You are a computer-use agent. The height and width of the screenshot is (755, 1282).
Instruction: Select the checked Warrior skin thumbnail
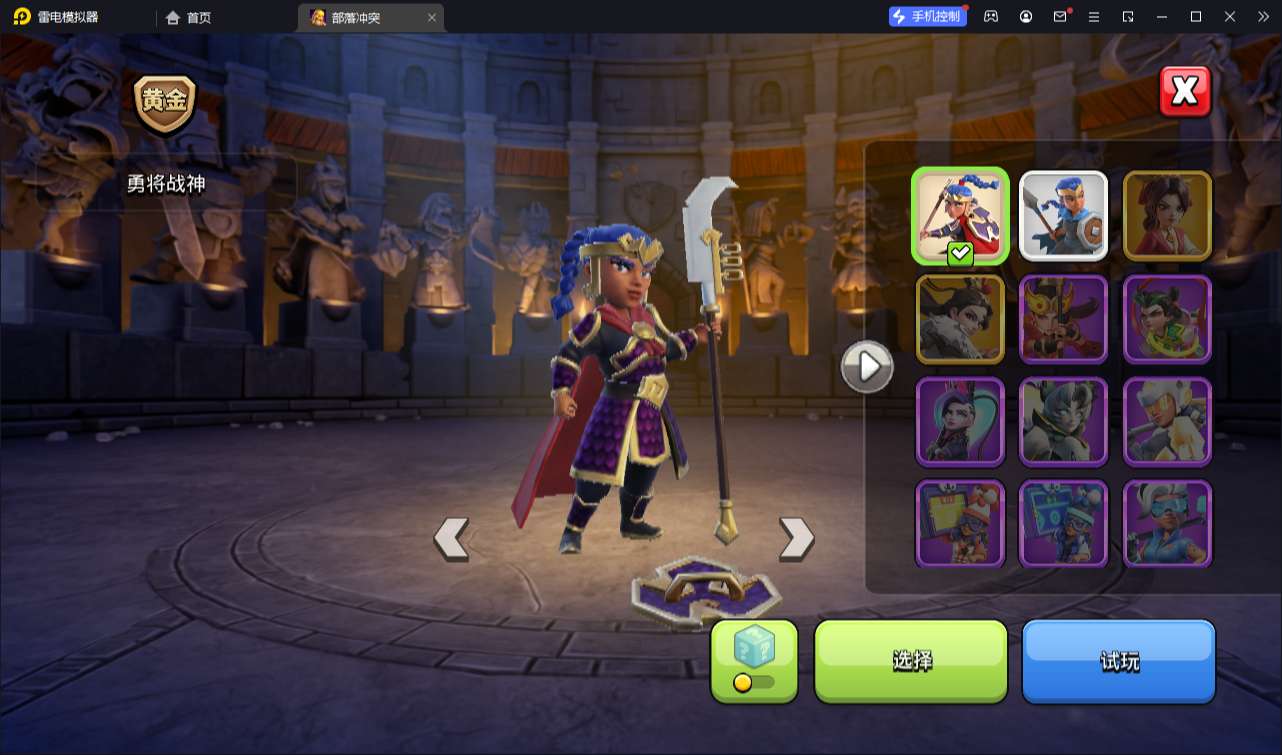[x=960, y=216]
